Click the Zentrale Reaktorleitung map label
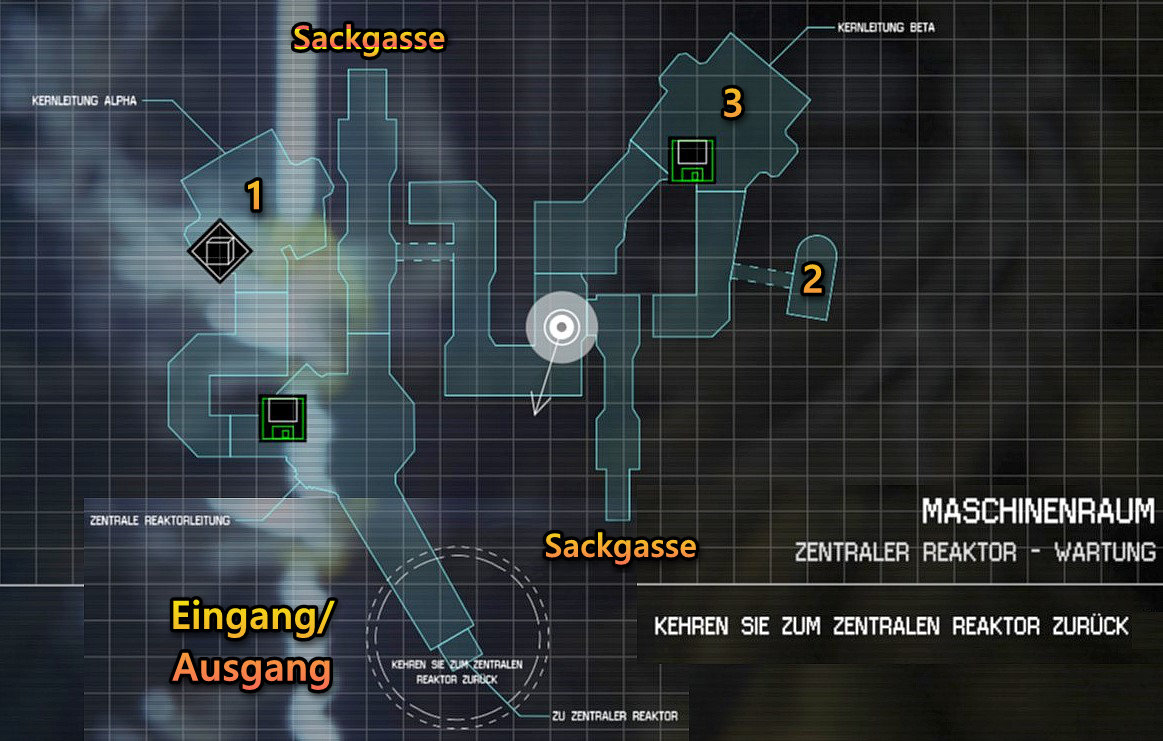 (x=160, y=521)
